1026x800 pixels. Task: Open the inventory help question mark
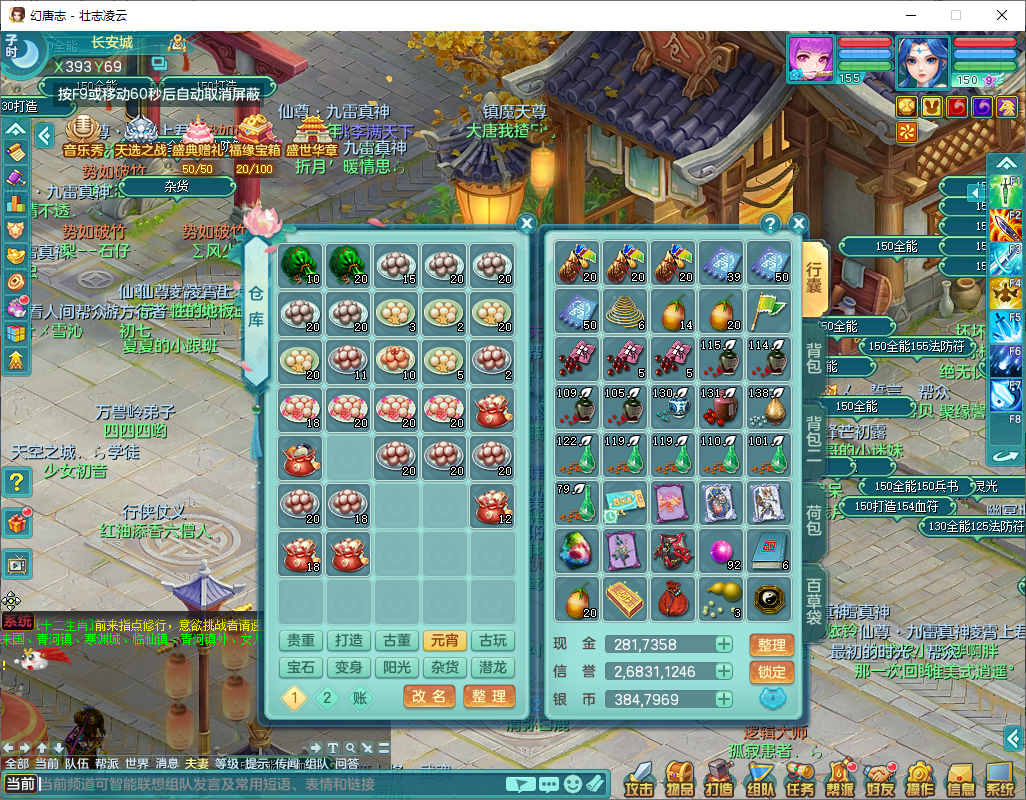770,223
